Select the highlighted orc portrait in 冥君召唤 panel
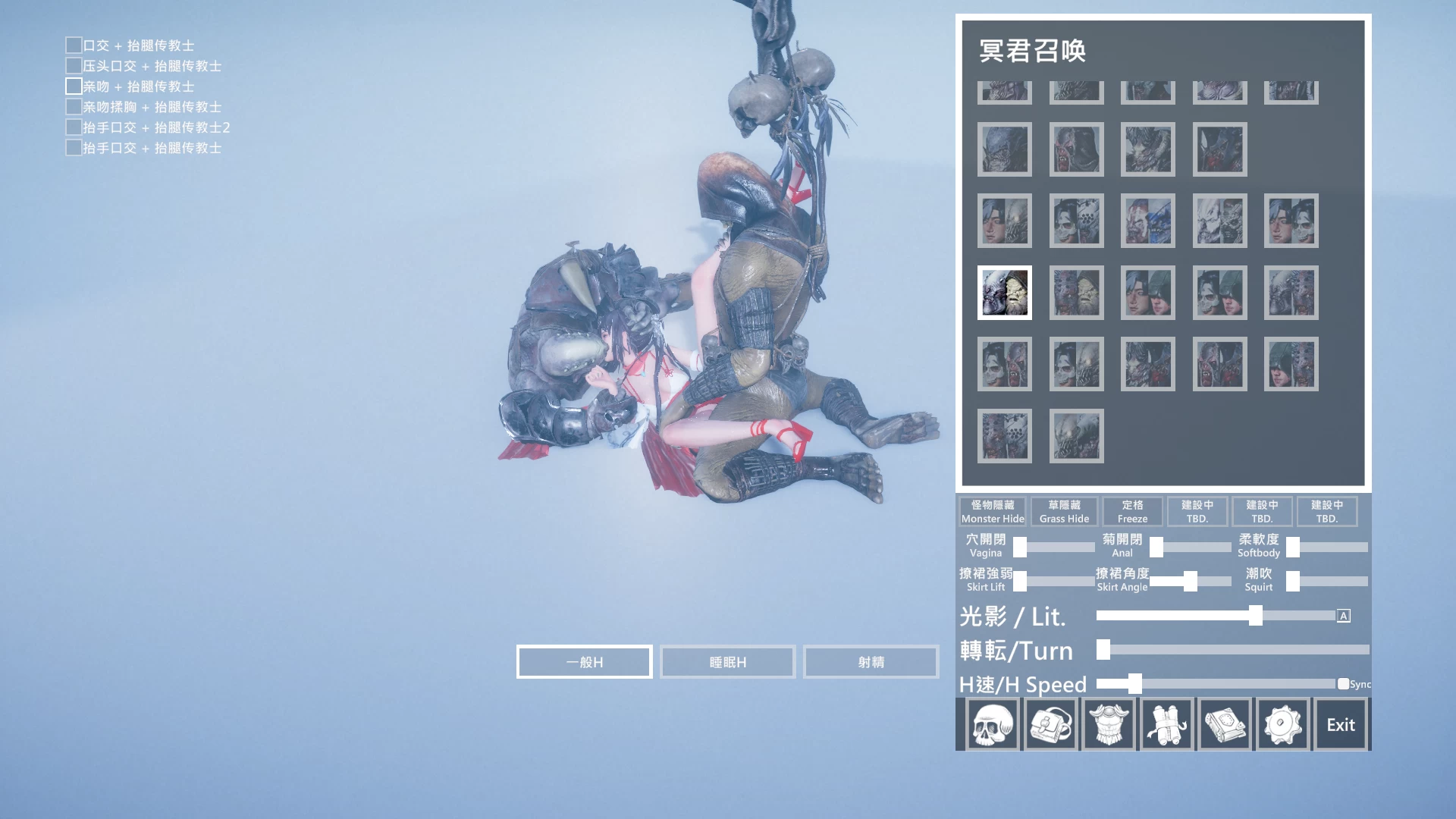 [x=1004, y=293]
